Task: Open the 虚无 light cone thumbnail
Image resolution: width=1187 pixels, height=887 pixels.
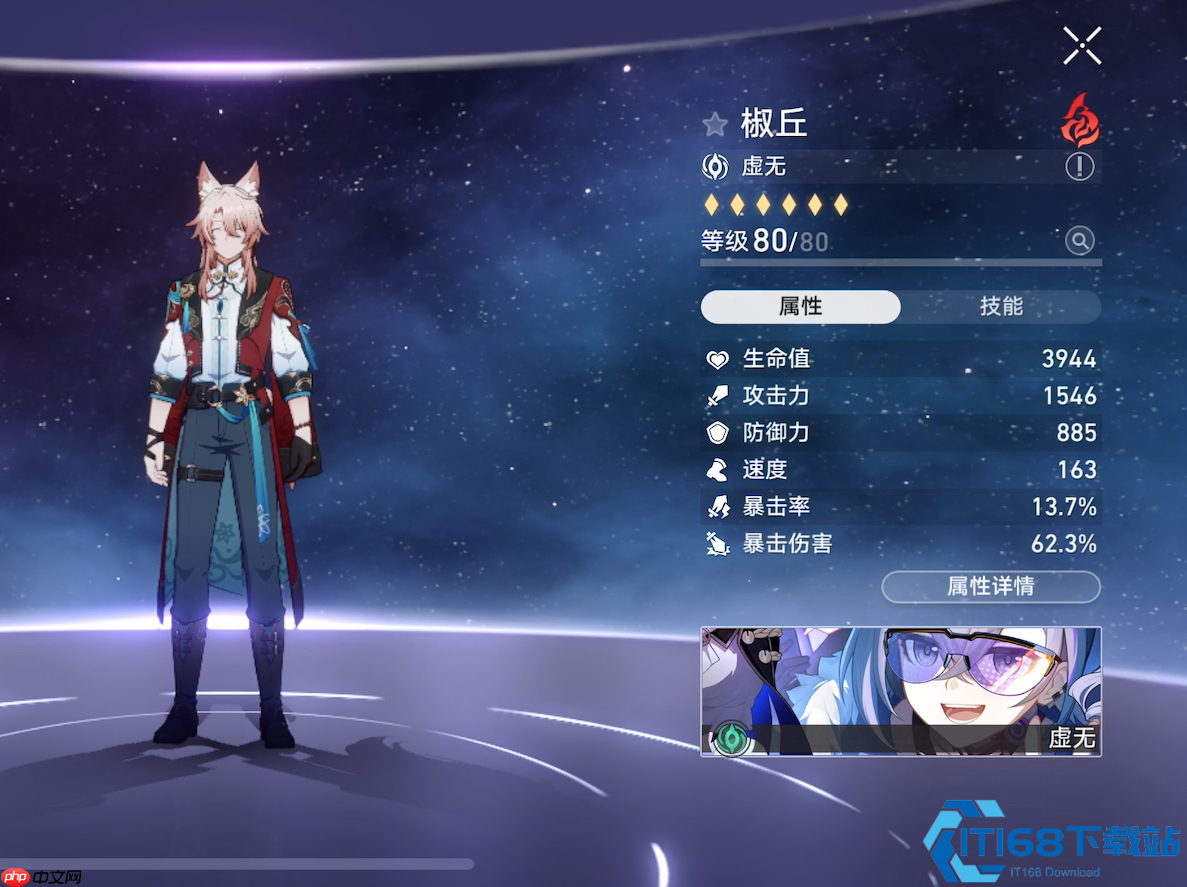Action: (900, 691)
